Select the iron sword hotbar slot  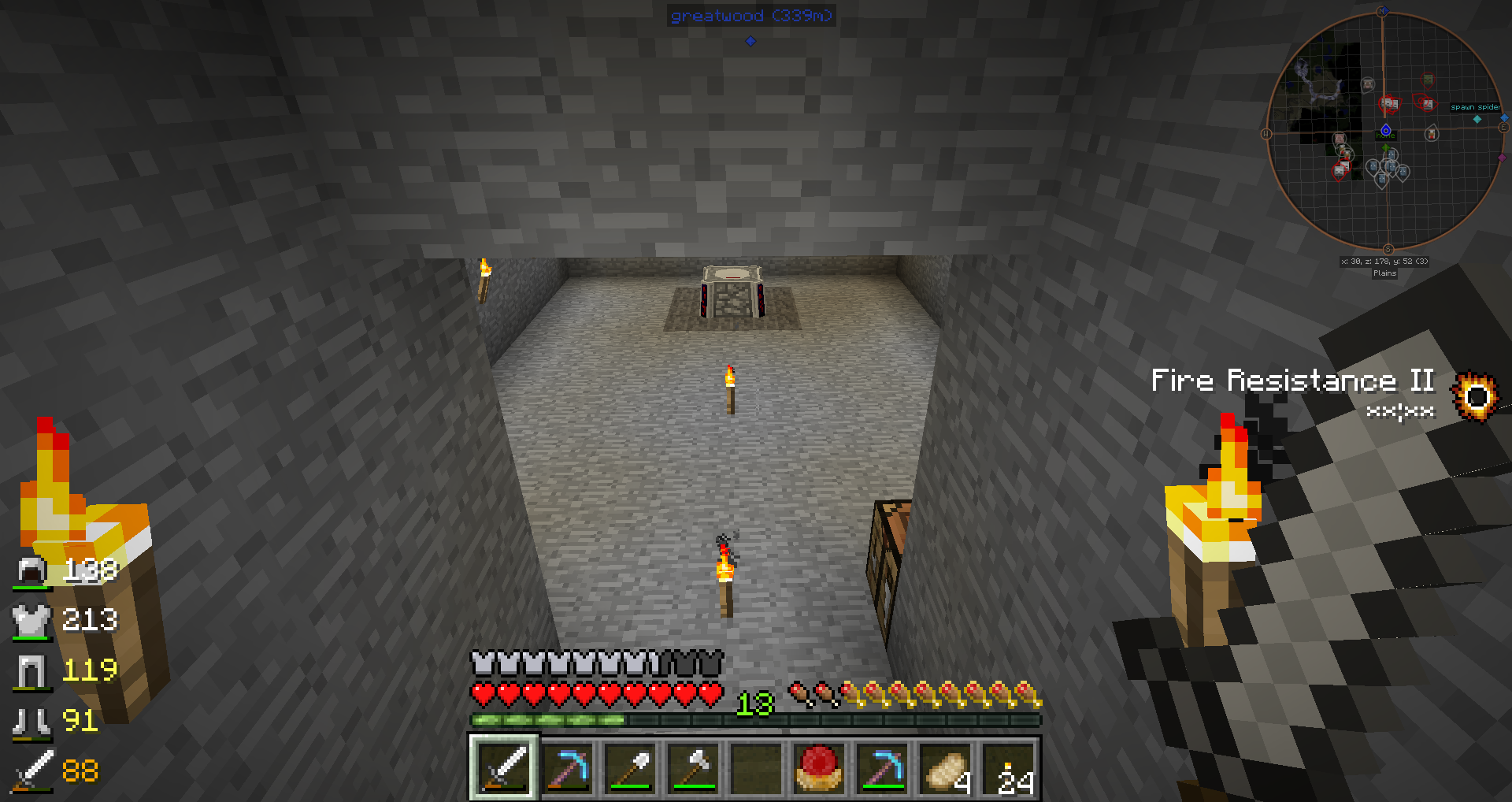(504, 767)
